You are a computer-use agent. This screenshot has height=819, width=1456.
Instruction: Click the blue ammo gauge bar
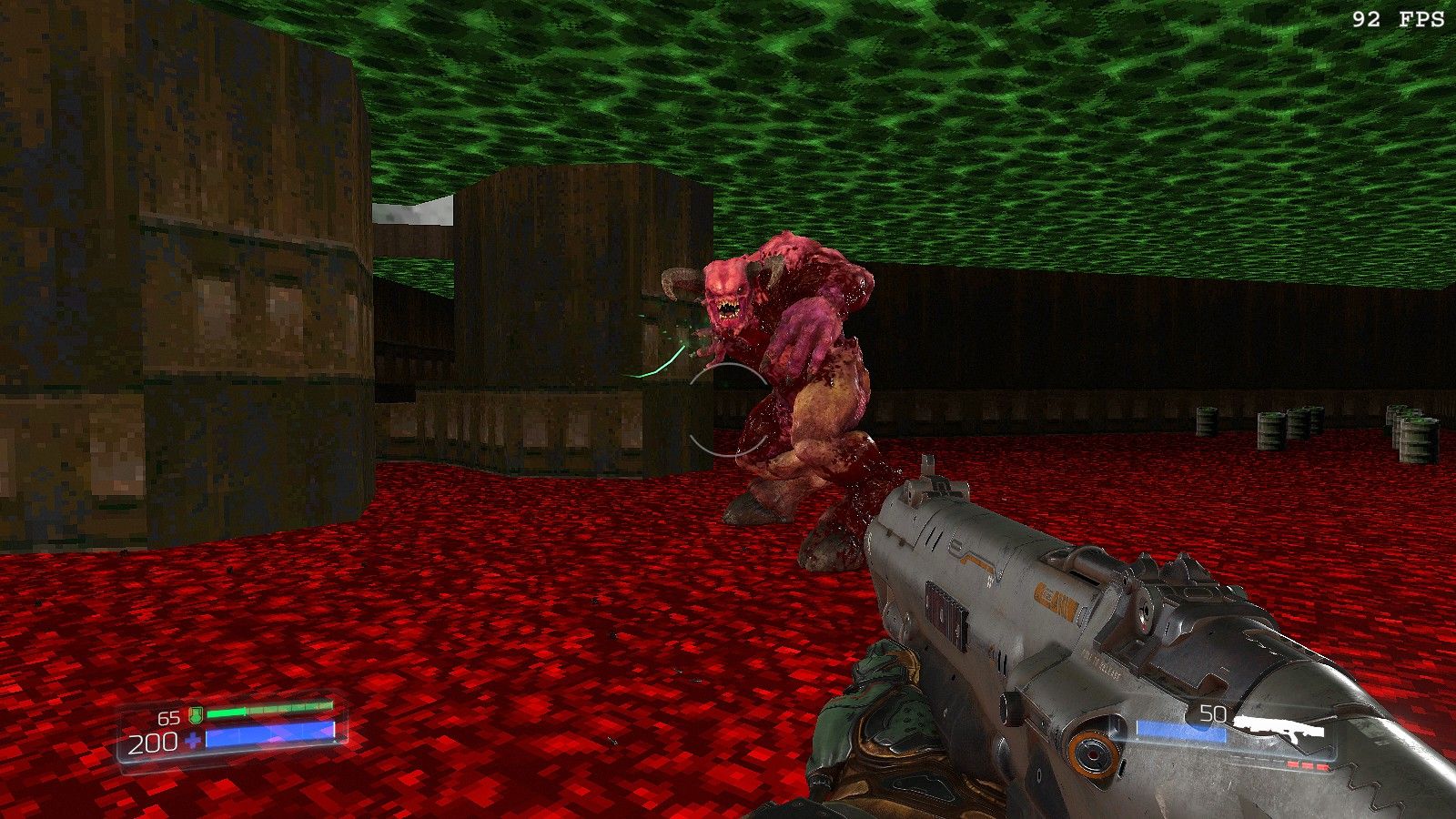1180,730
